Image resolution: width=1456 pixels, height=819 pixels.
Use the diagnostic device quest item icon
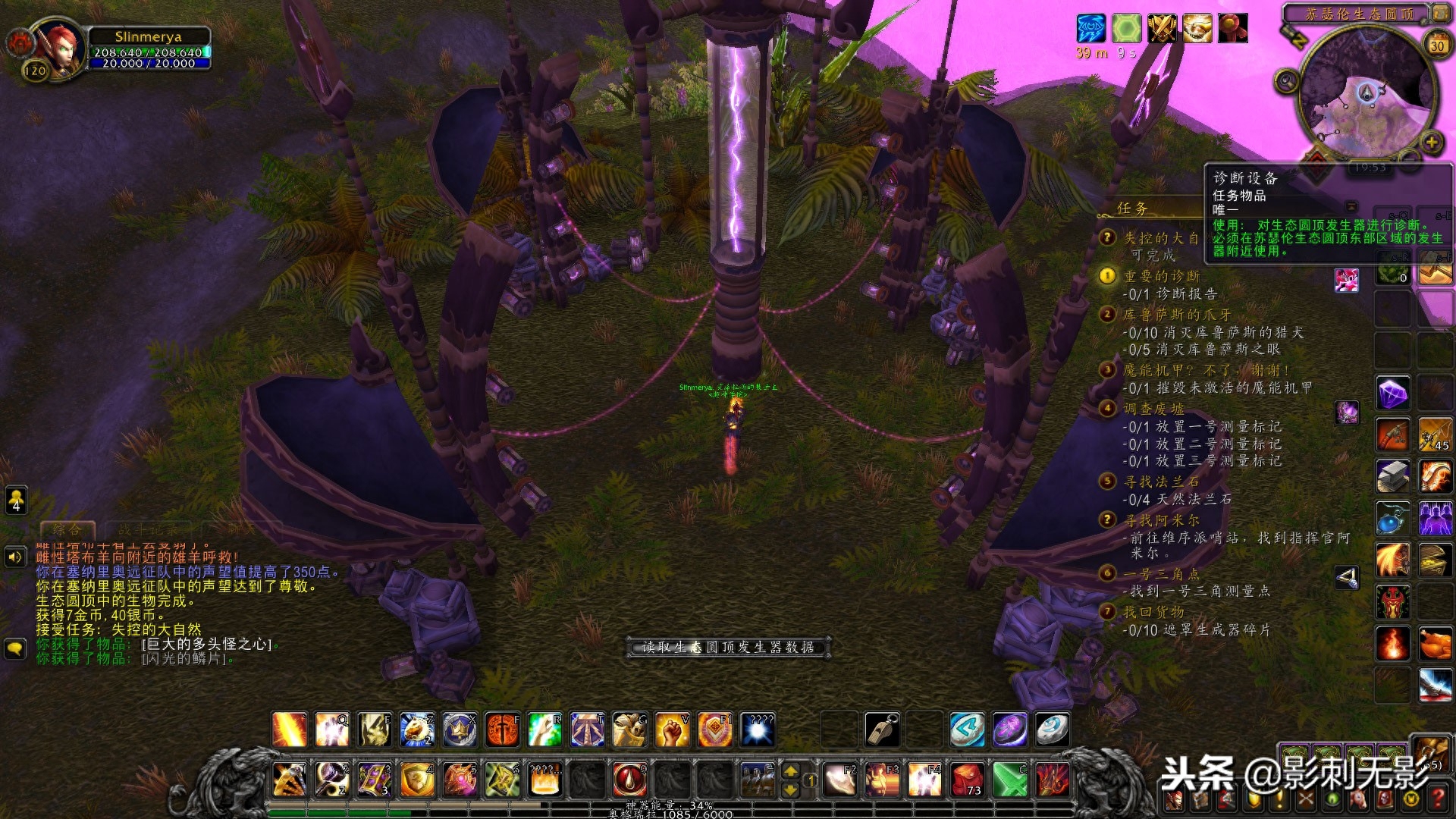tap(1346, 280)
